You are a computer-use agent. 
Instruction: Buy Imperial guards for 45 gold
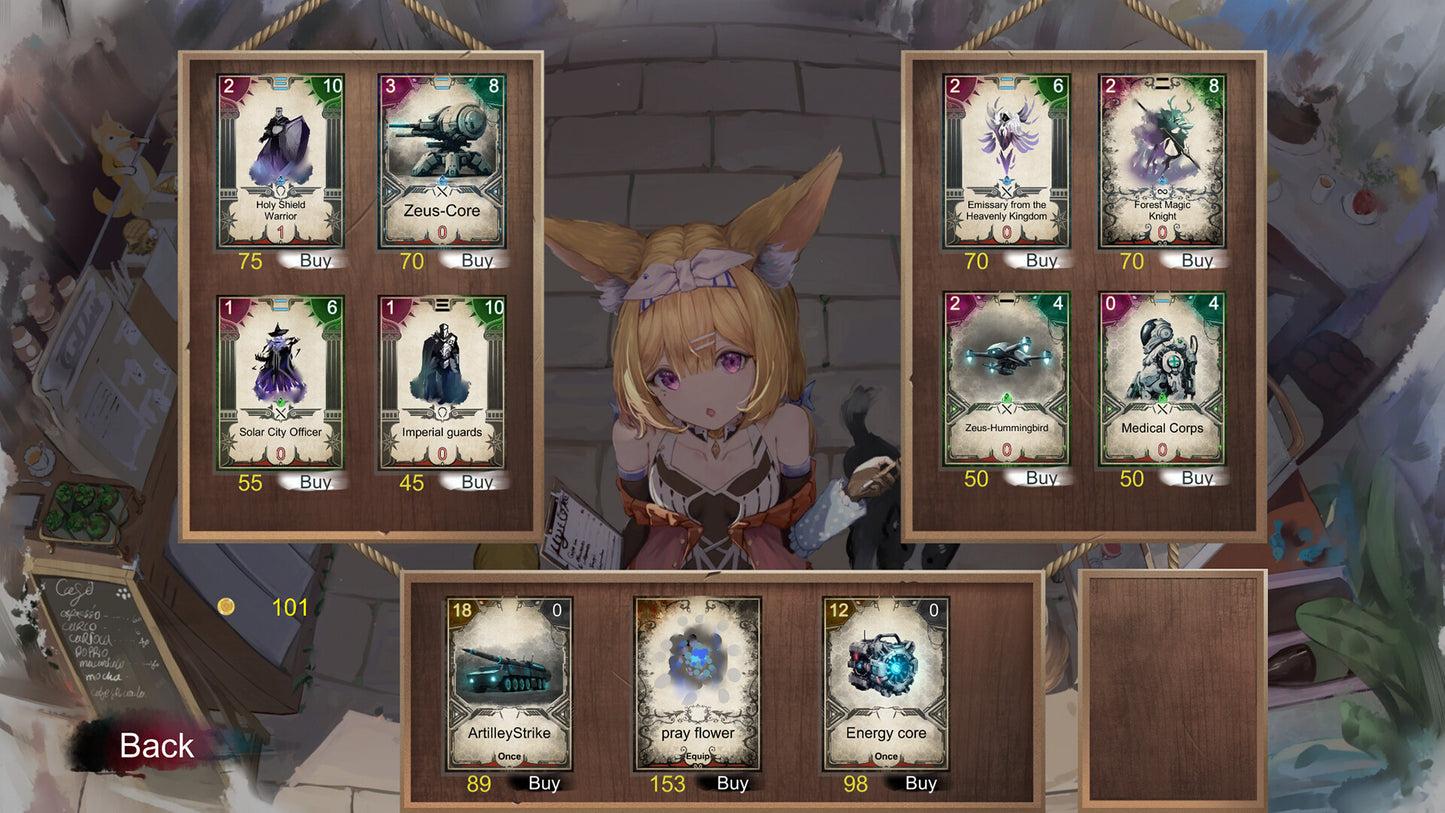pos(477,483)
